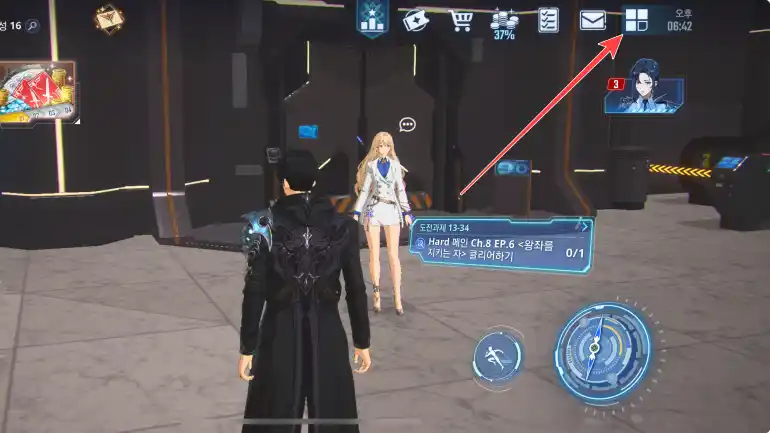Image resolution: width=770 pixels, height=433 pixels.
Task: Open the ticket voucher icon
Action: coord(415,19)
